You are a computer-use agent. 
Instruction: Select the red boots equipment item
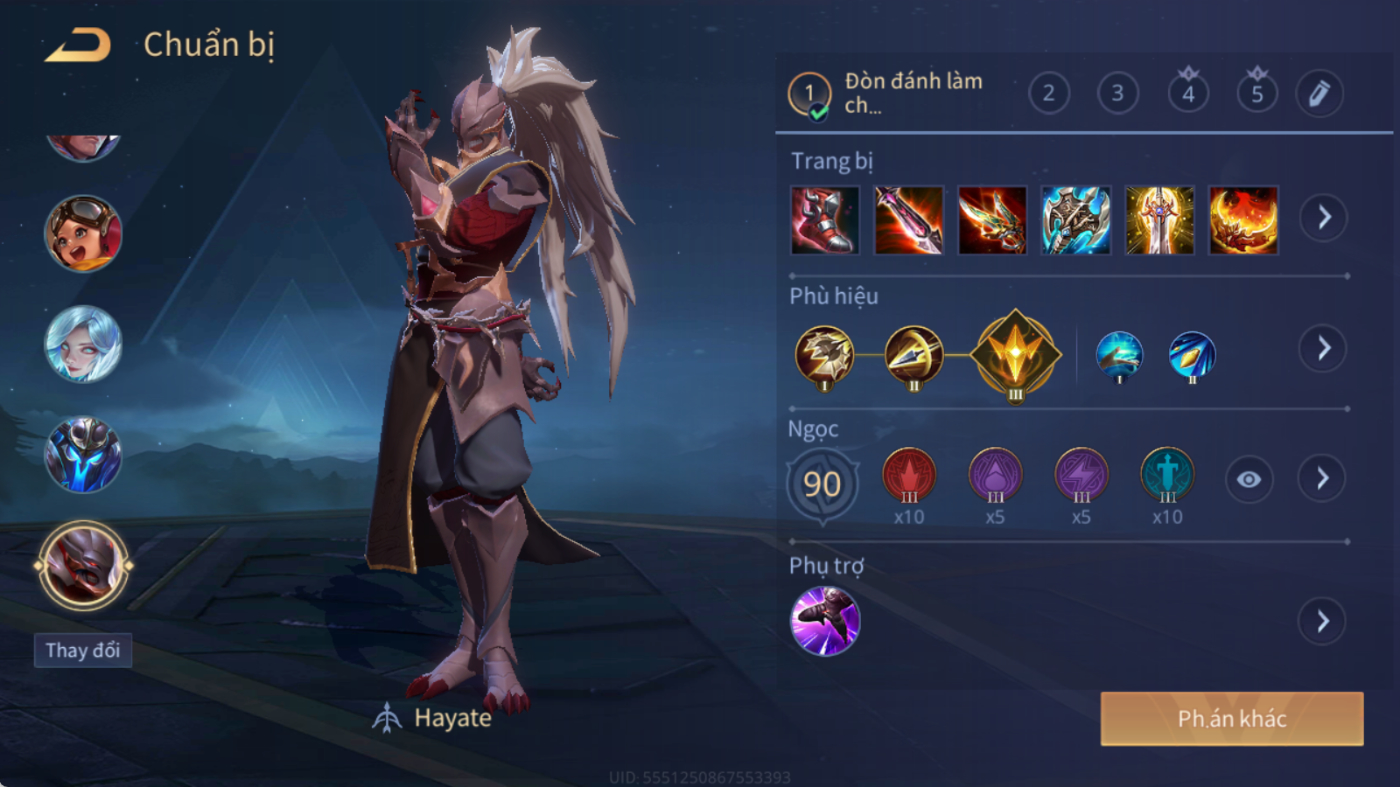pyautogui.click(x=825, y=220)
